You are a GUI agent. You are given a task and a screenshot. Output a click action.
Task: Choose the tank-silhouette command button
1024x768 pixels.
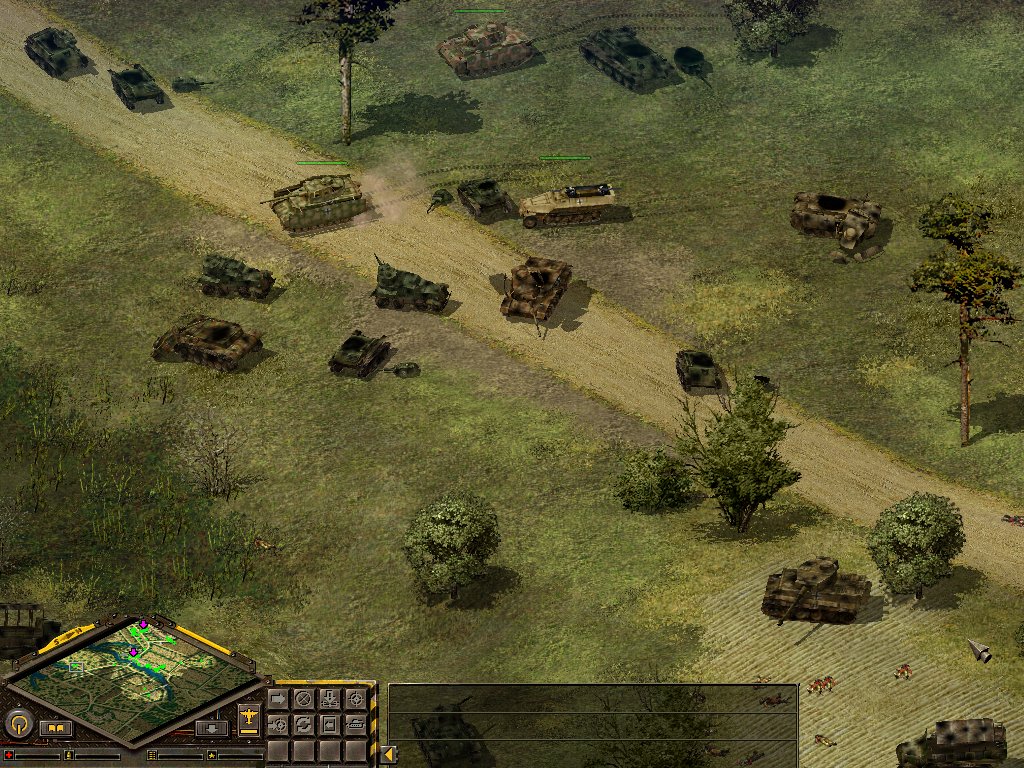tap(355, 724)
